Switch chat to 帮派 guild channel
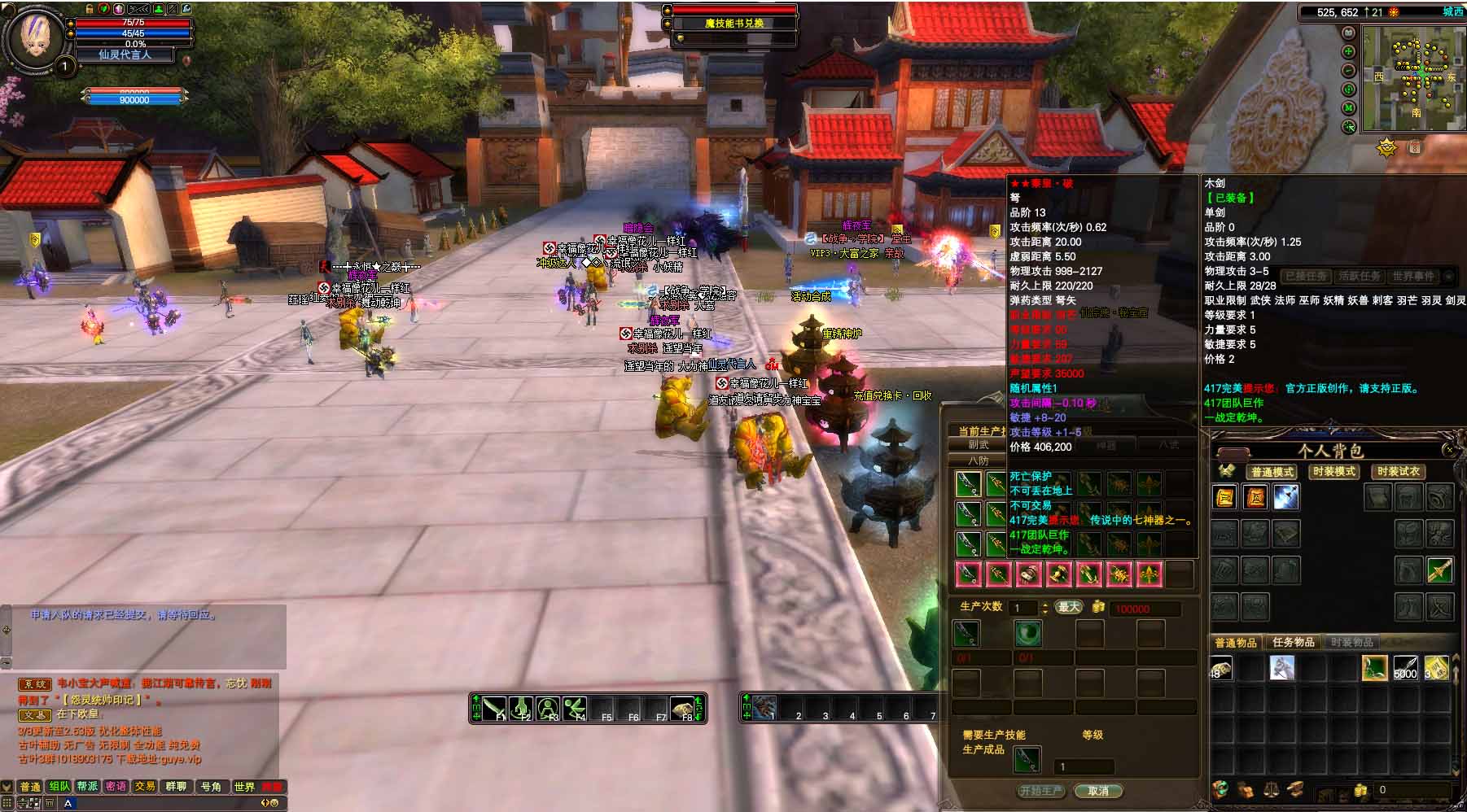 click(88, 787)
